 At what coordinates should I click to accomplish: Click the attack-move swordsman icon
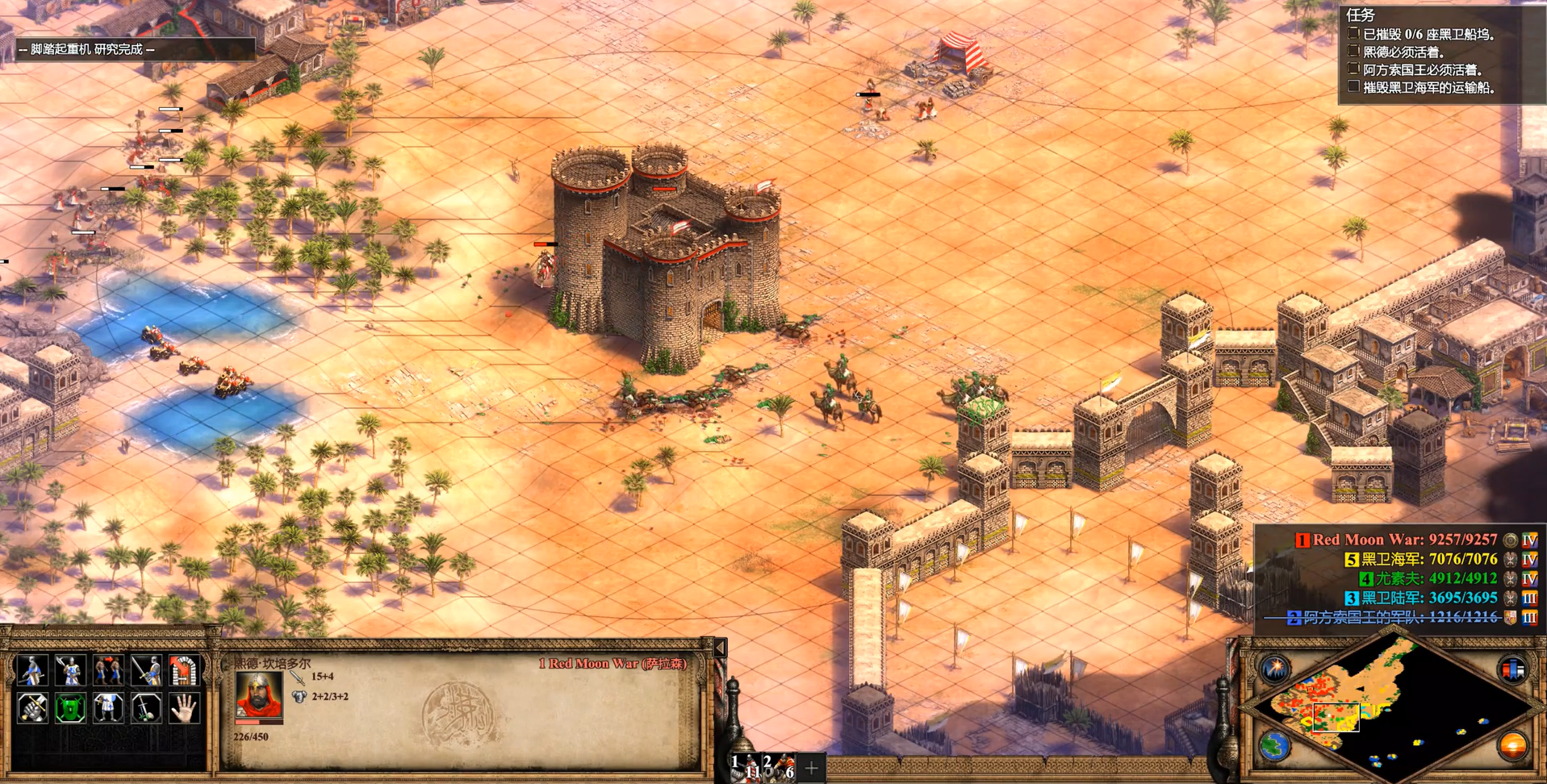point(146,670)
